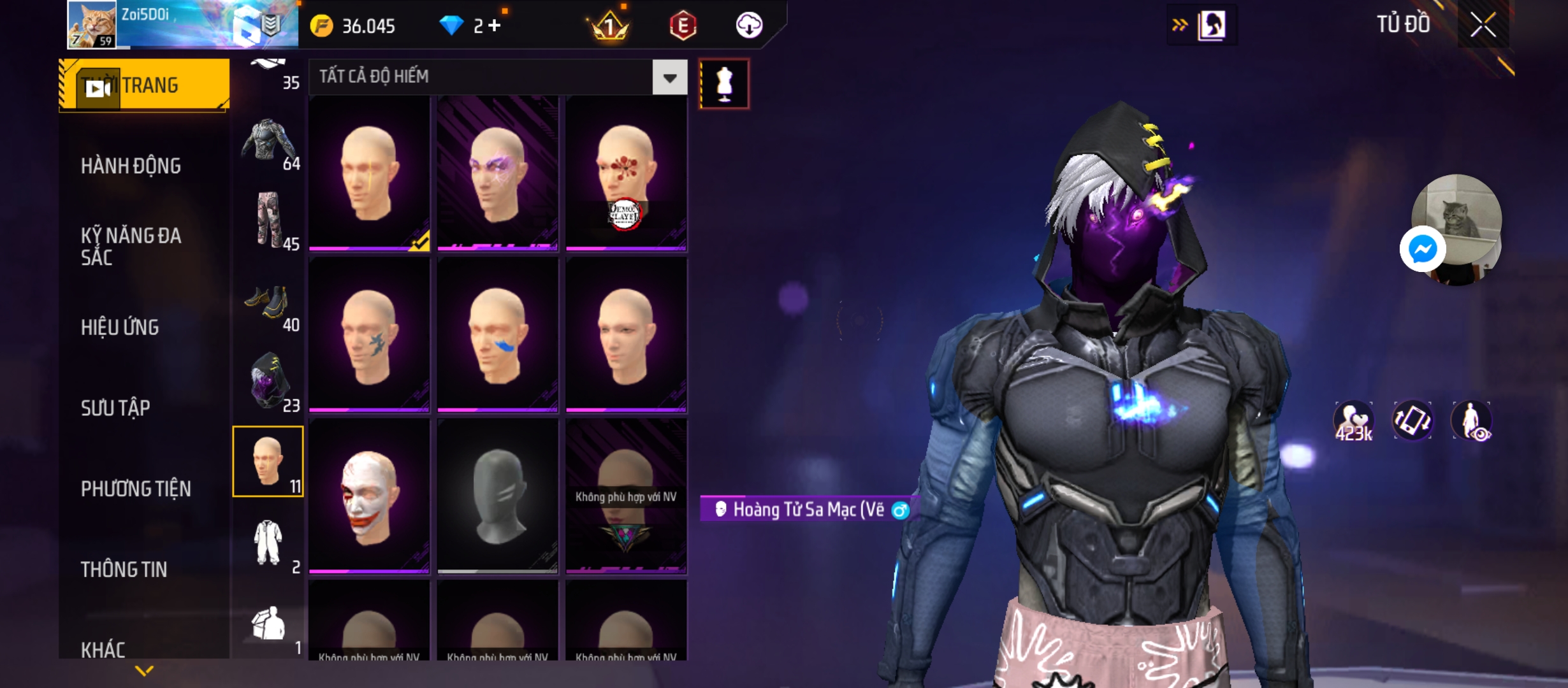Switch to the pants category with 45 items
Screen dimensions: 1568x688
(x=268, y=220)
